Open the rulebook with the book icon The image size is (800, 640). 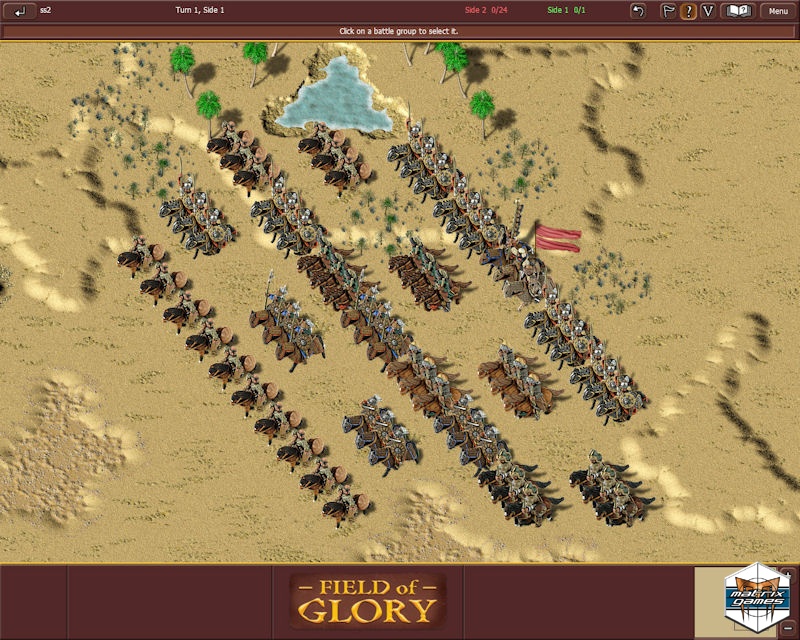tap(738, 11)
